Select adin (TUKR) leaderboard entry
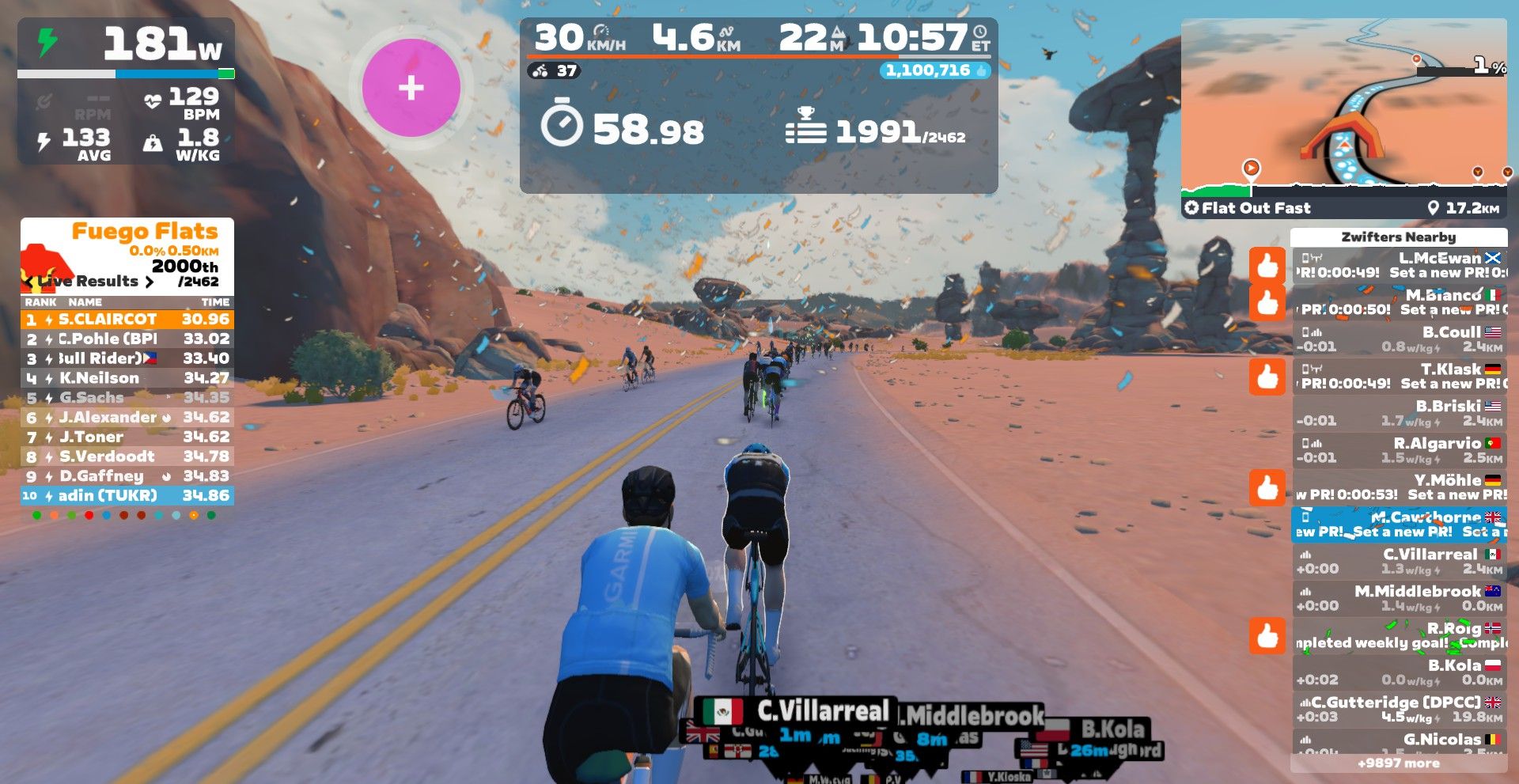Viewport: 1519px width, 784px height. coord(127,496)
